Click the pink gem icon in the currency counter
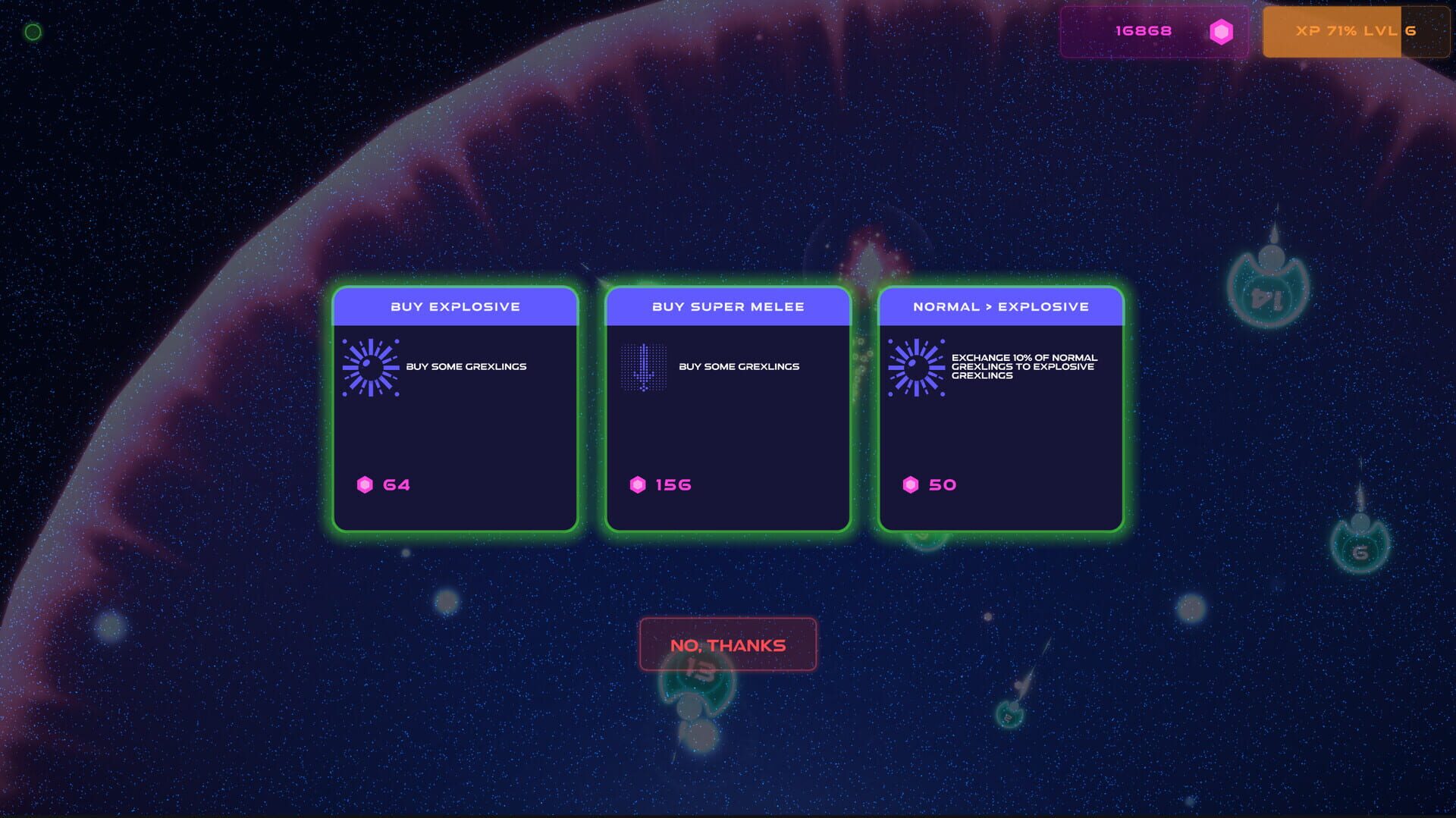The width and height of the screenshot is (1456, 818). tap(1222, 31)
